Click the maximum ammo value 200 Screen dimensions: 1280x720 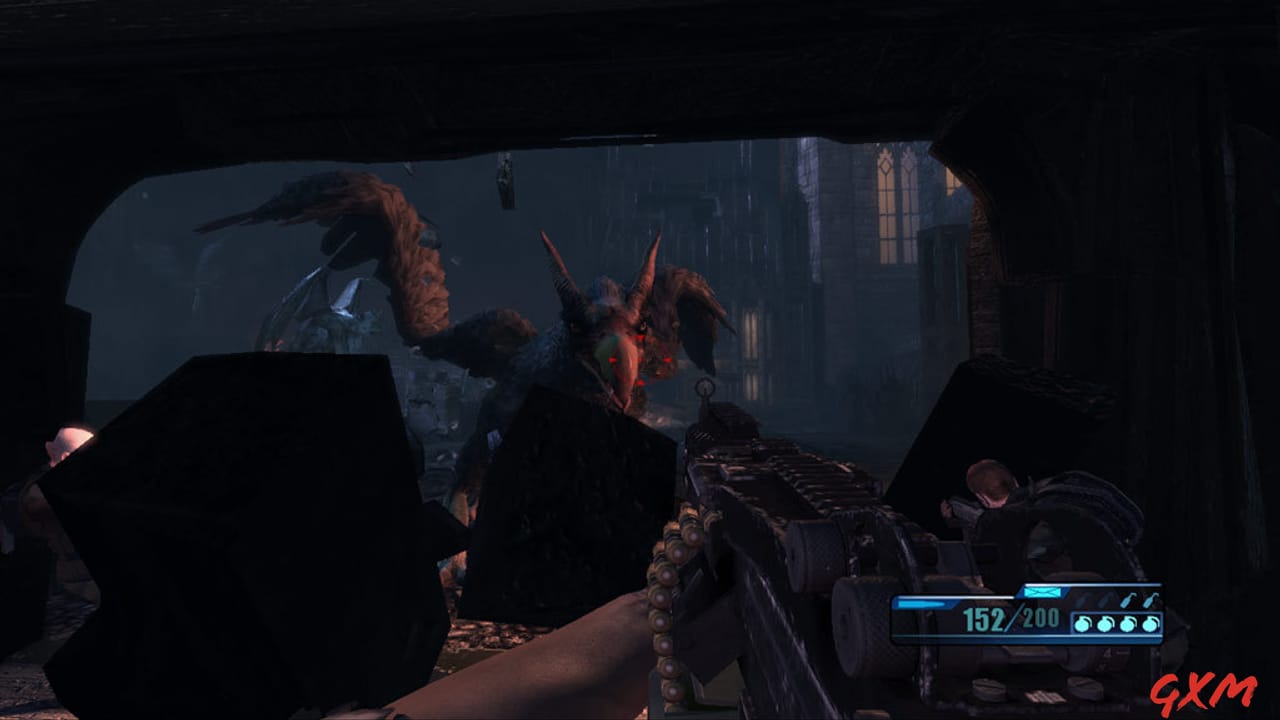[x=1040, y=619]
